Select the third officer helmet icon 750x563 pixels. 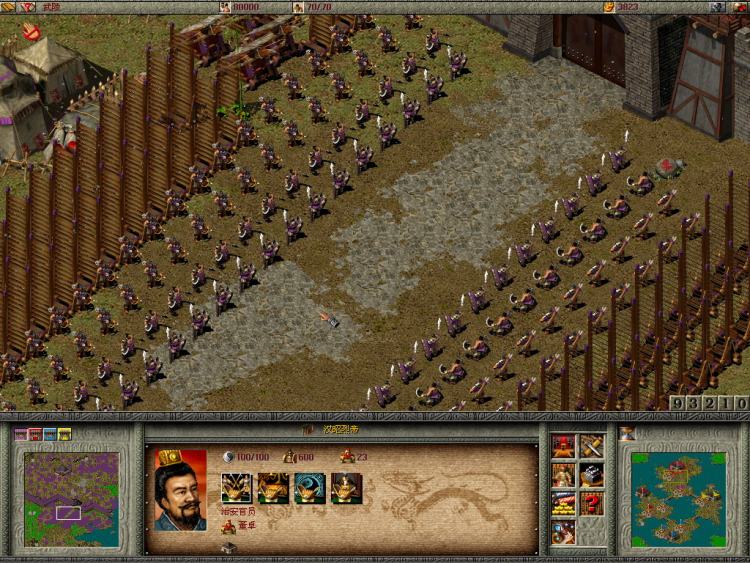click(x=310, y=488)
